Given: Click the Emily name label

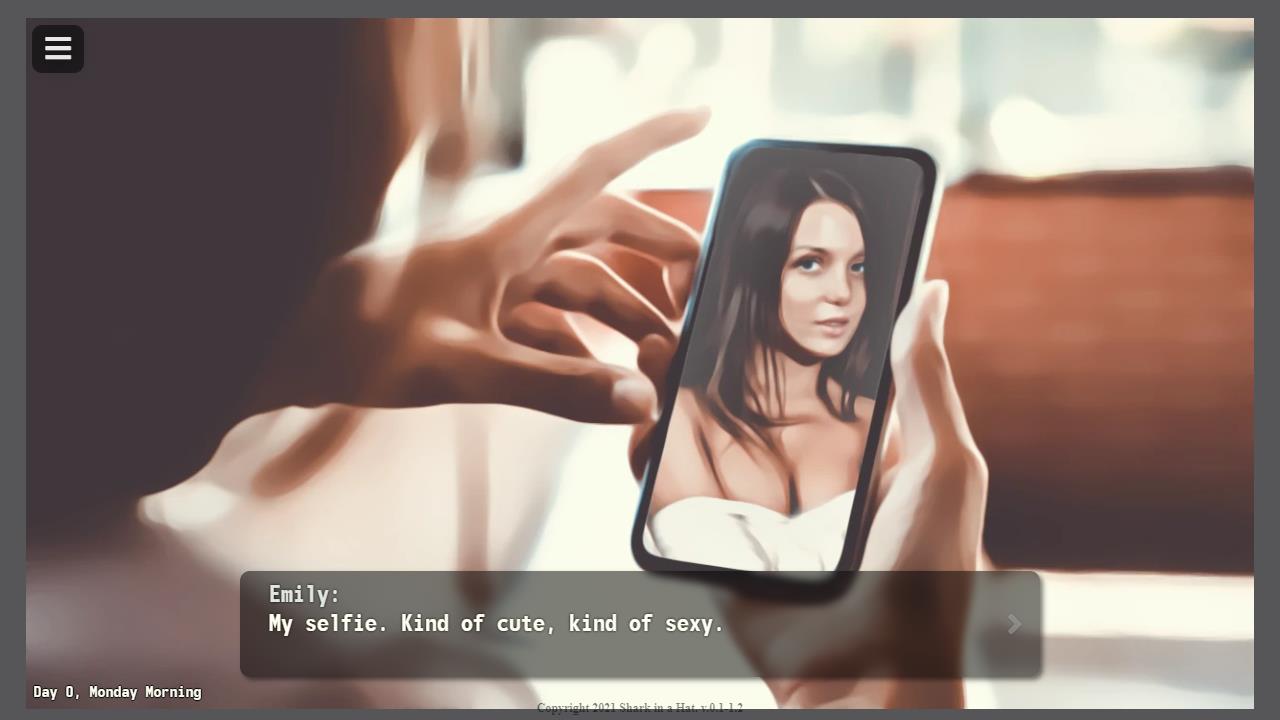Looking at the screenshot, I should tap(303, 594).
